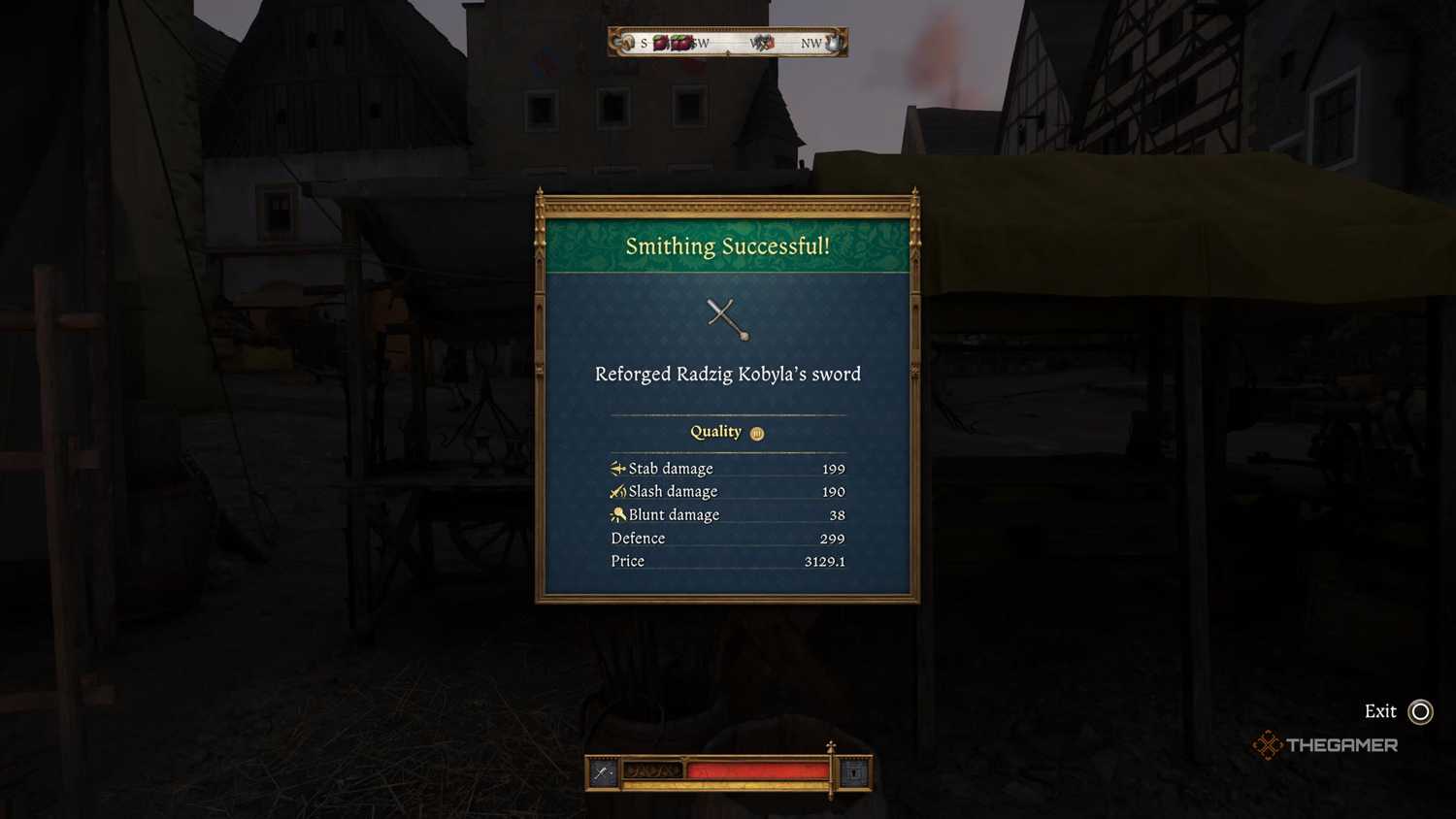Click the plum vendor marker near SW on the compass

click(x=673, y=43)
